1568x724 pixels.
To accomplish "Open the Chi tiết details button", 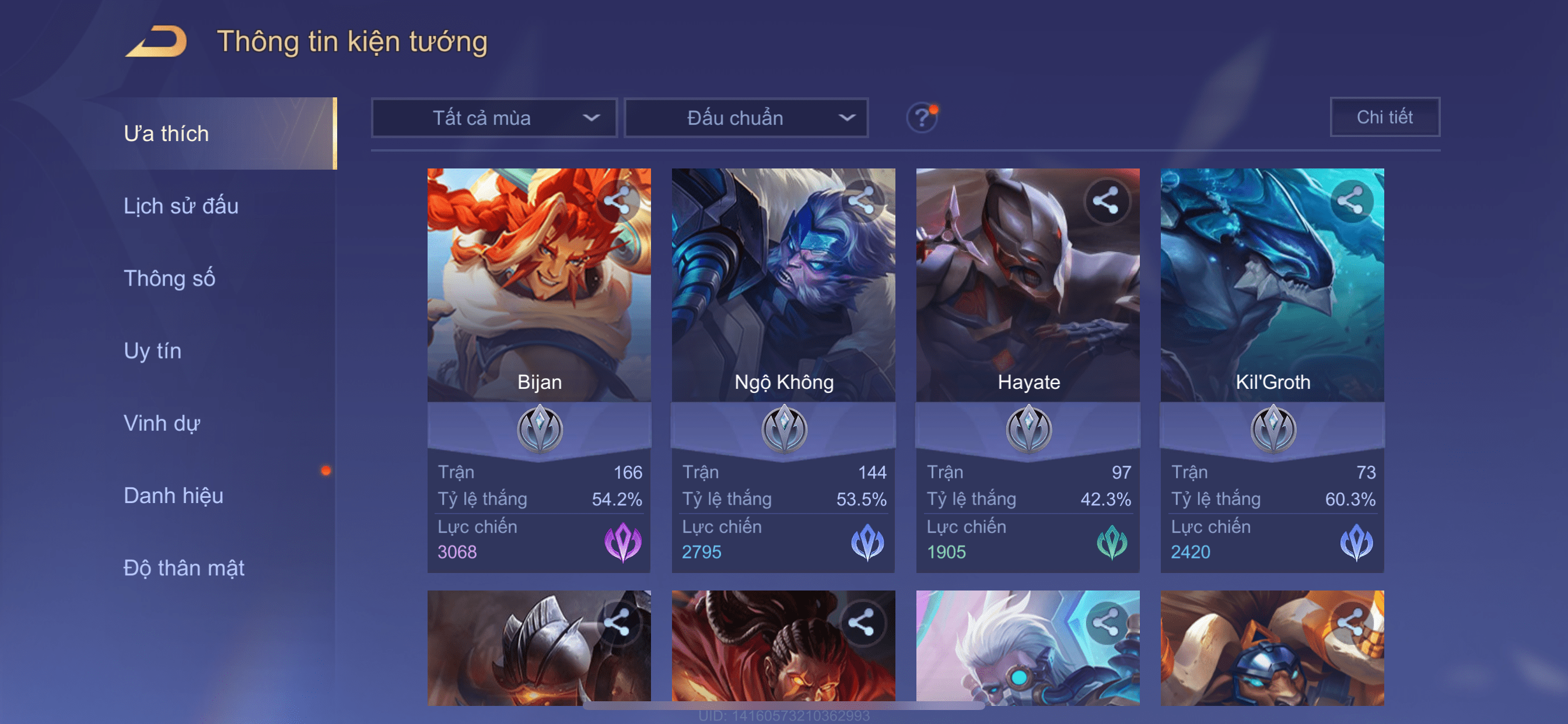I will [x=1384, y=117].
